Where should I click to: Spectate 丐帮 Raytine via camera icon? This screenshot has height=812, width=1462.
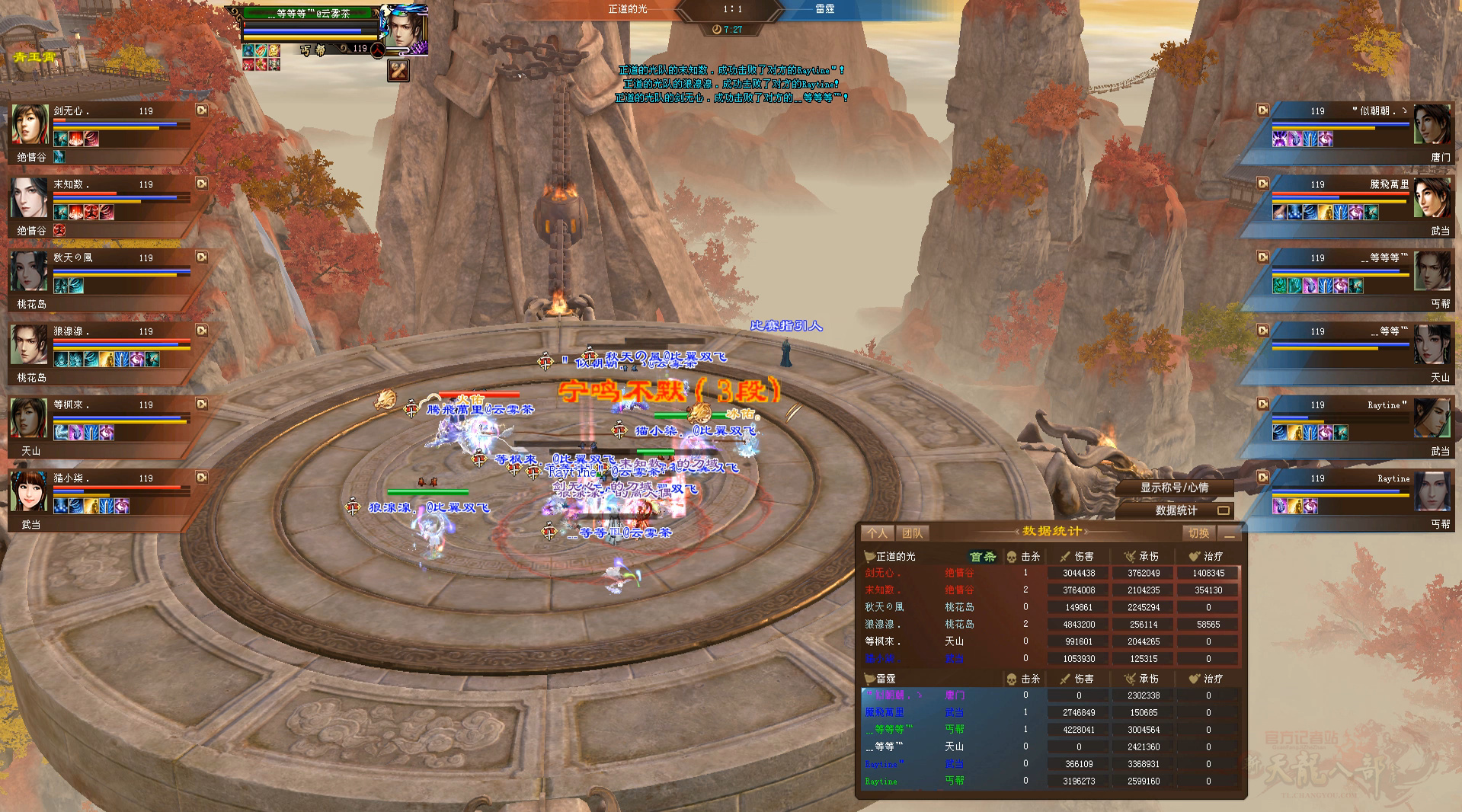click(1262, 478)
